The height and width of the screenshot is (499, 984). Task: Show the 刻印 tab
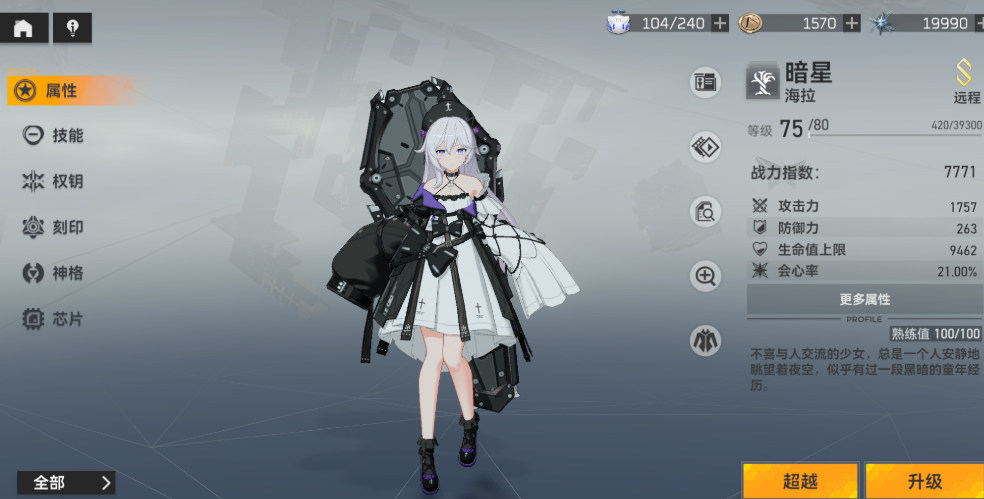pyautogui.click(x=55, y=227)
